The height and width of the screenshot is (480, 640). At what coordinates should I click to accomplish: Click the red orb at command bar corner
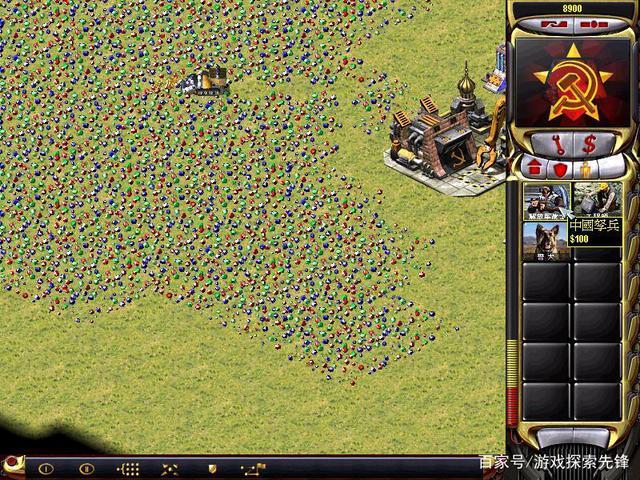pos(11,463)
